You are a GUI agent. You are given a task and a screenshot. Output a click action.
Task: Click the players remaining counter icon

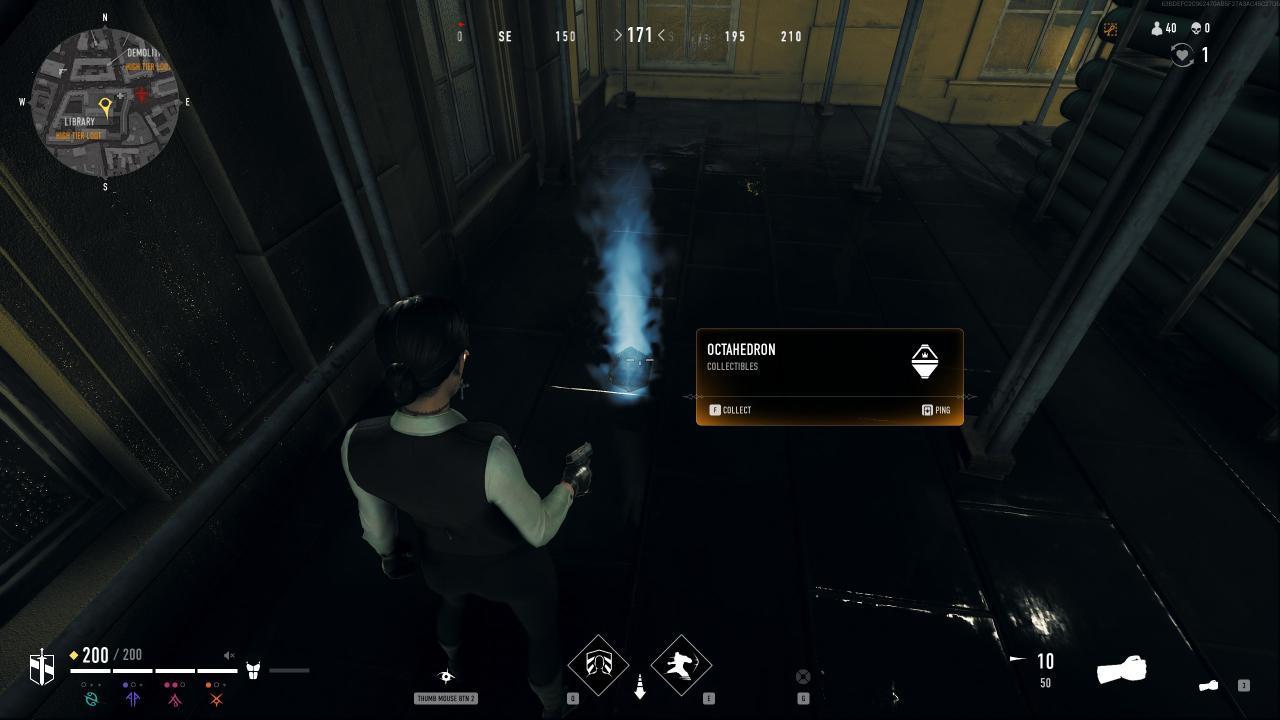[x=1157, y=29]
